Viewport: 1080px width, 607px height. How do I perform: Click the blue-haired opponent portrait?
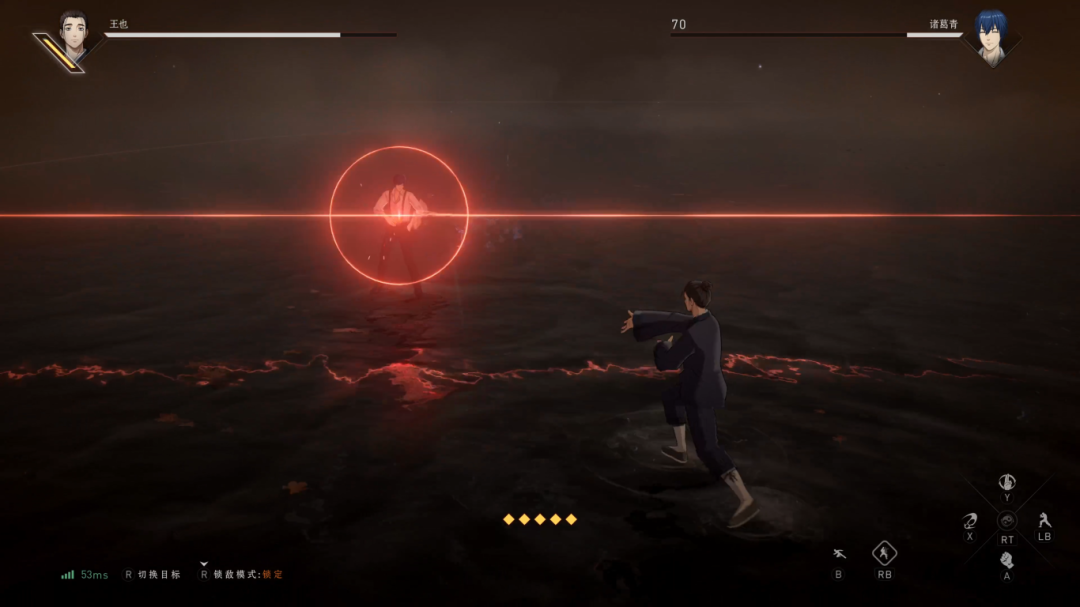click(991, 36)
